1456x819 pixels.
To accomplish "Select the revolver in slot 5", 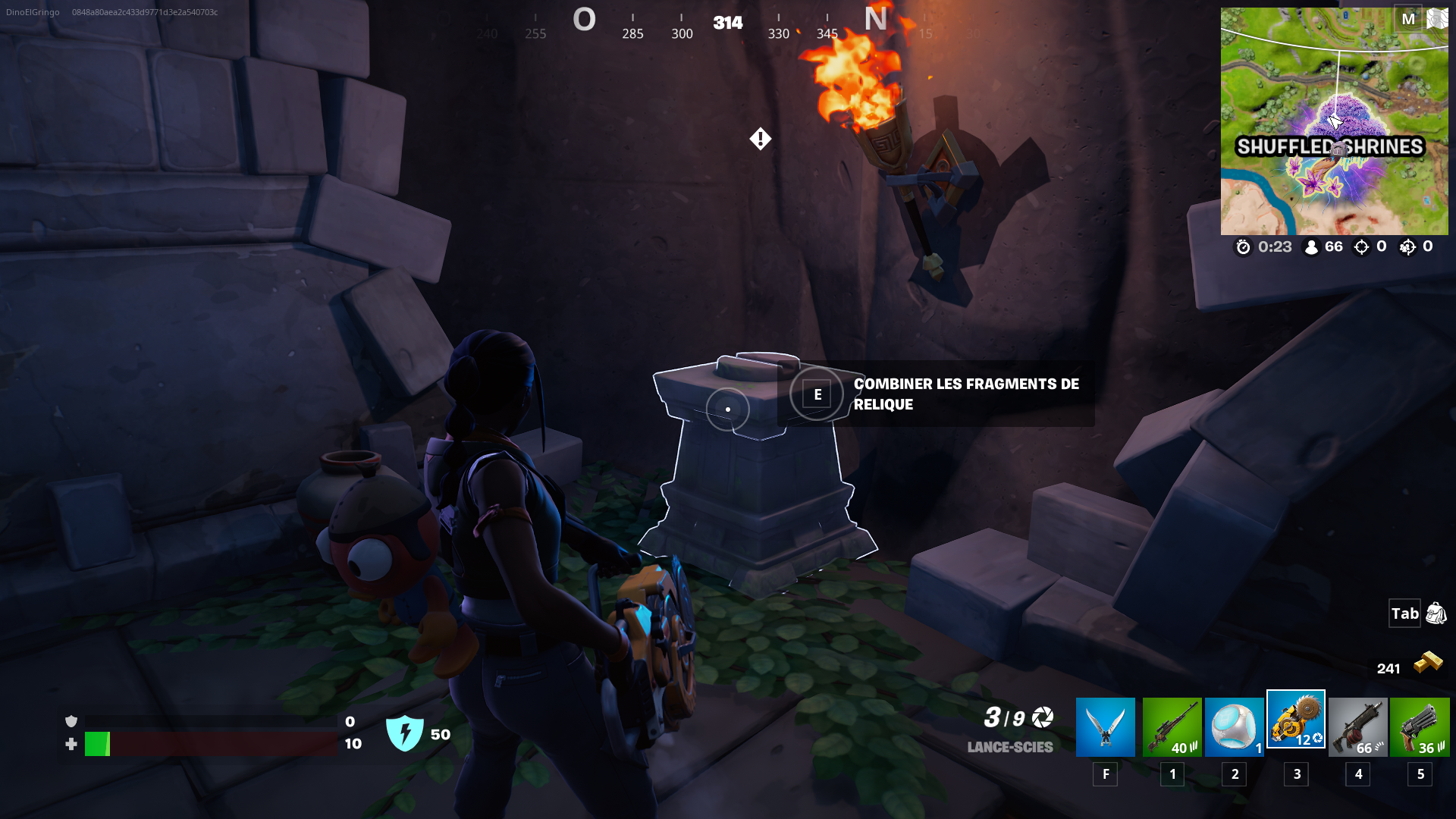I will [1419, 726].
